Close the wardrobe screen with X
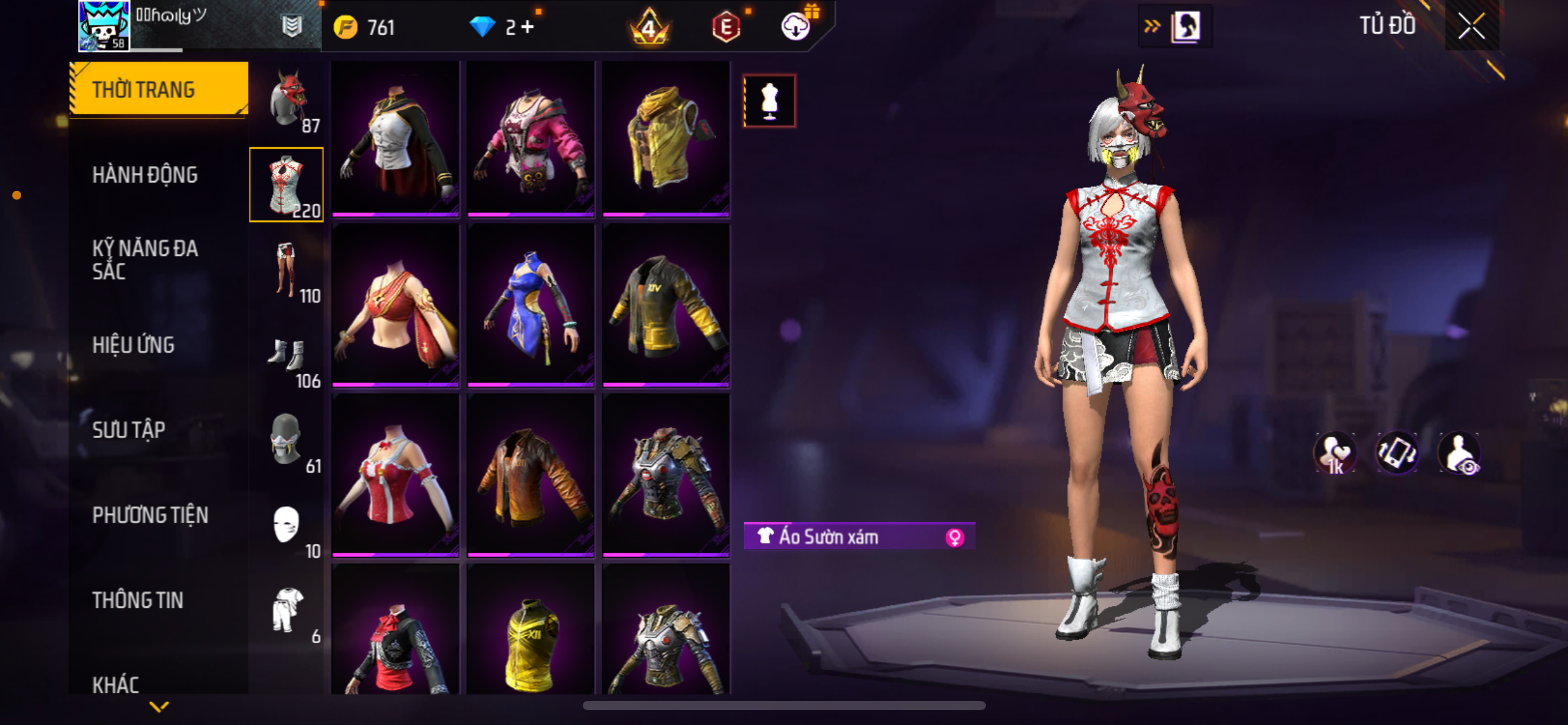 (x=1471, y=27)
